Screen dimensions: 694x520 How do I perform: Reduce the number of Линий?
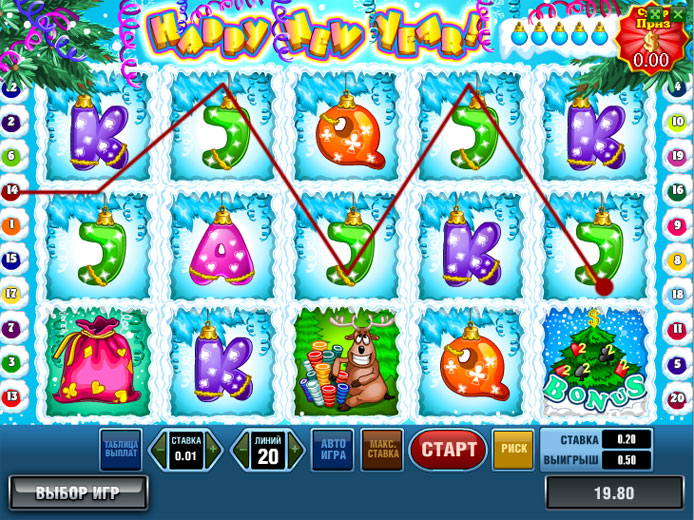point(241,450)
